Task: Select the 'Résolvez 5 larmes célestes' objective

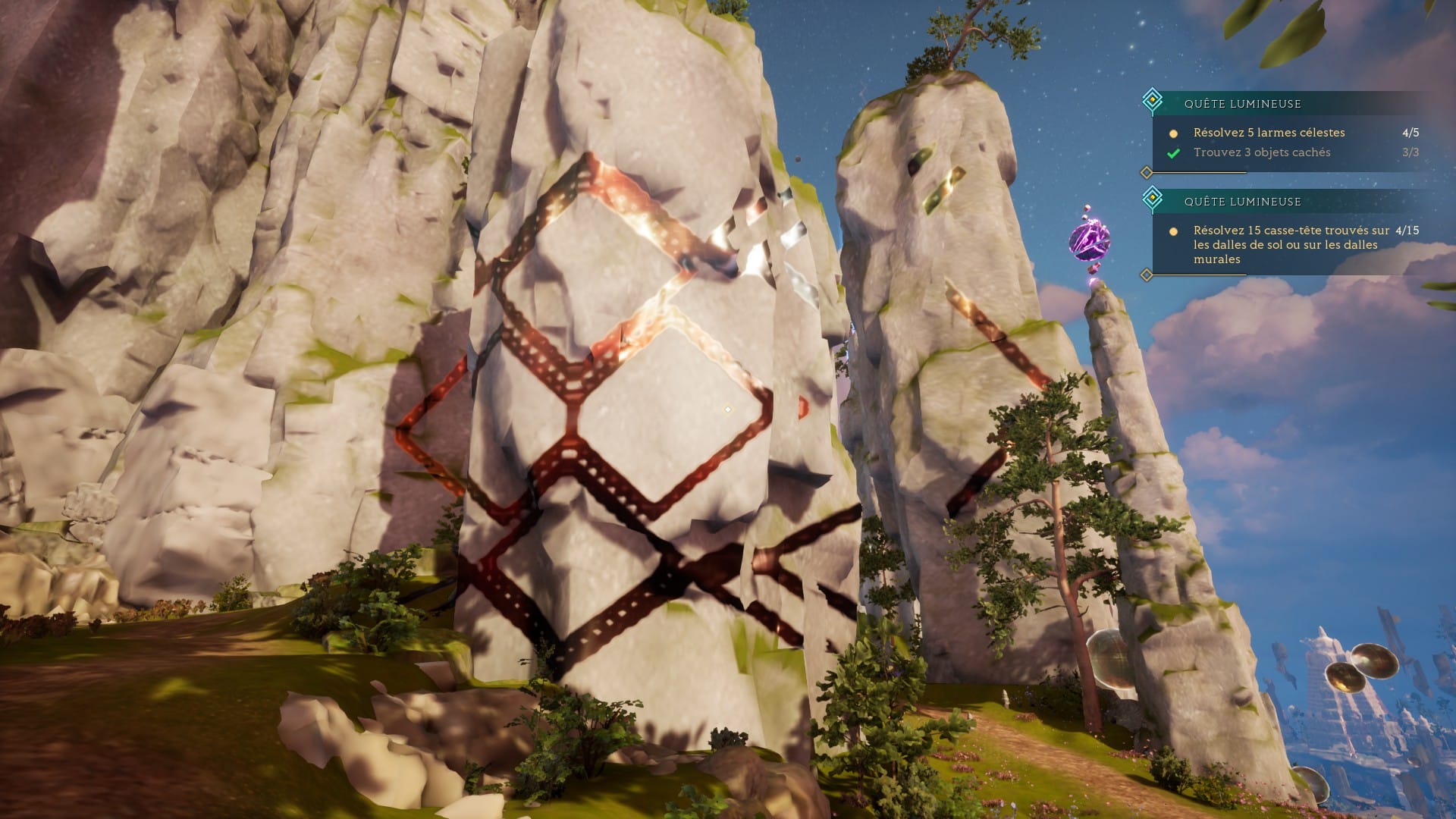Action: coord(1269,133)
